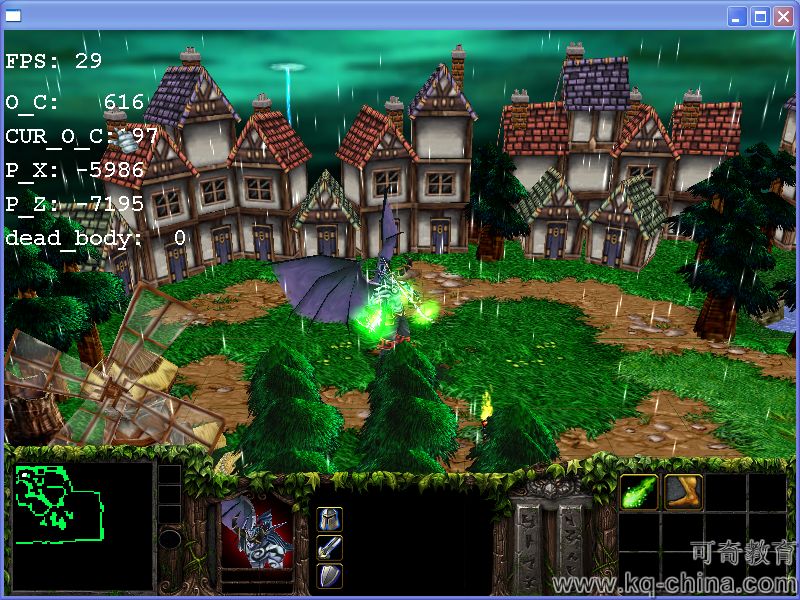Close the game window

click(x=783, y=16)
